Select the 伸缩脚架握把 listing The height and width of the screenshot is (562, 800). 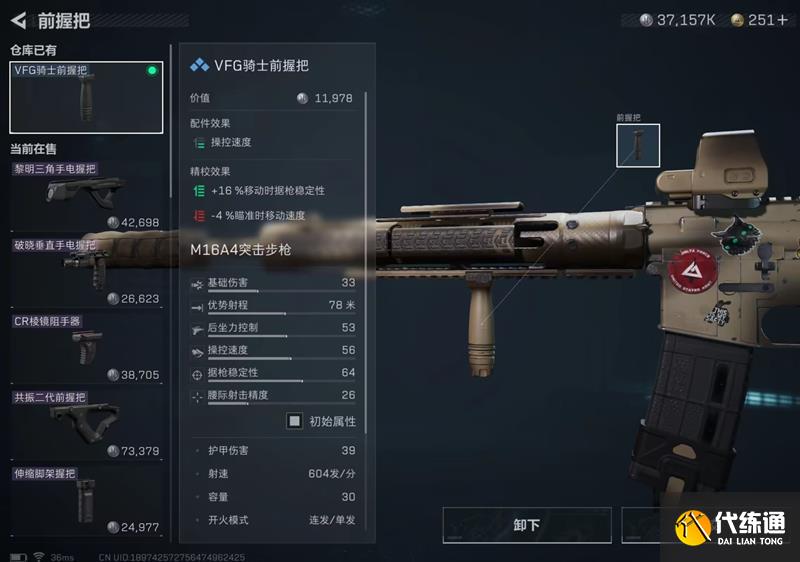85,498
